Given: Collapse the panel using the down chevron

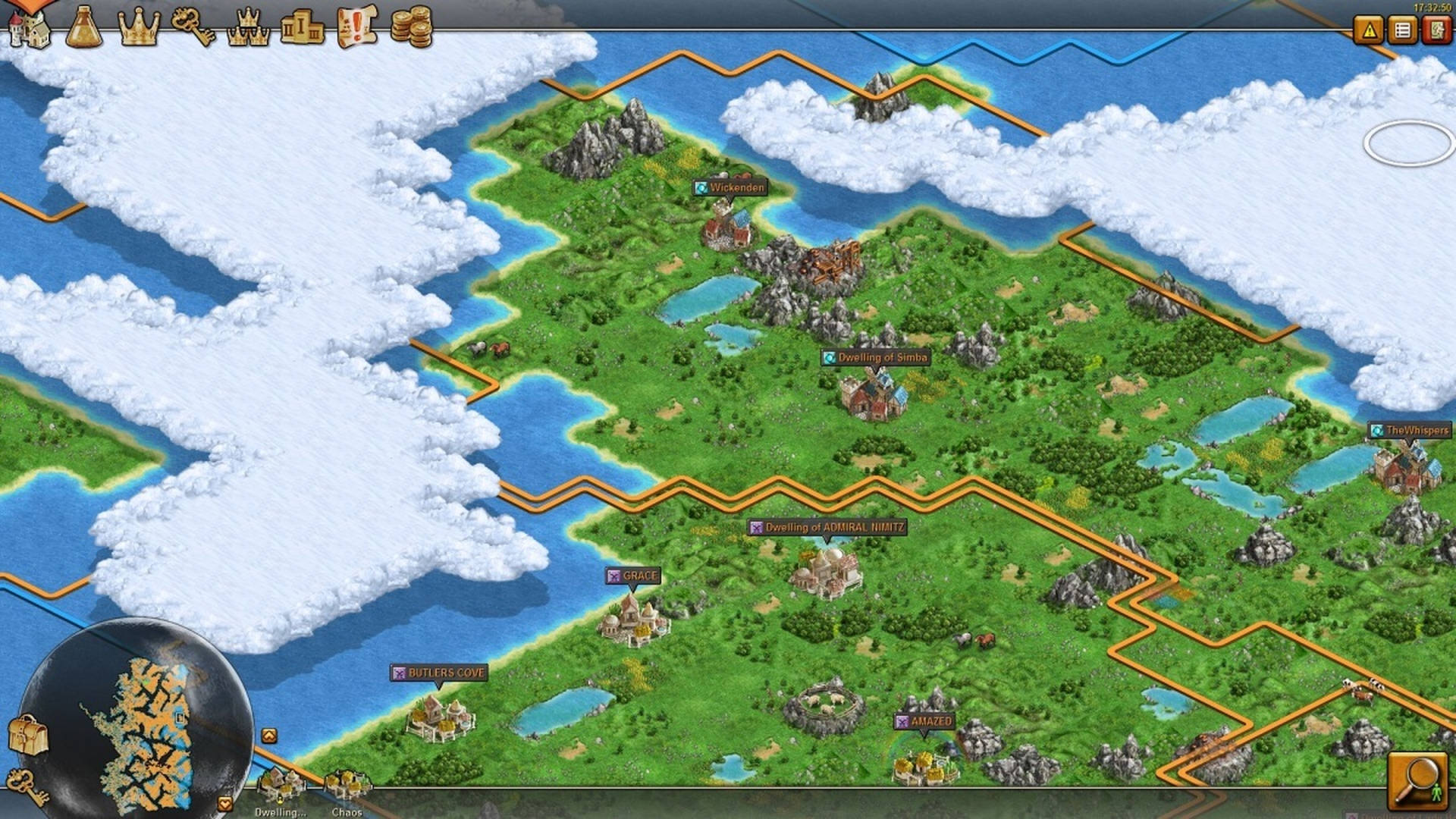Looking at the screenshot, I should click(225, 802).
